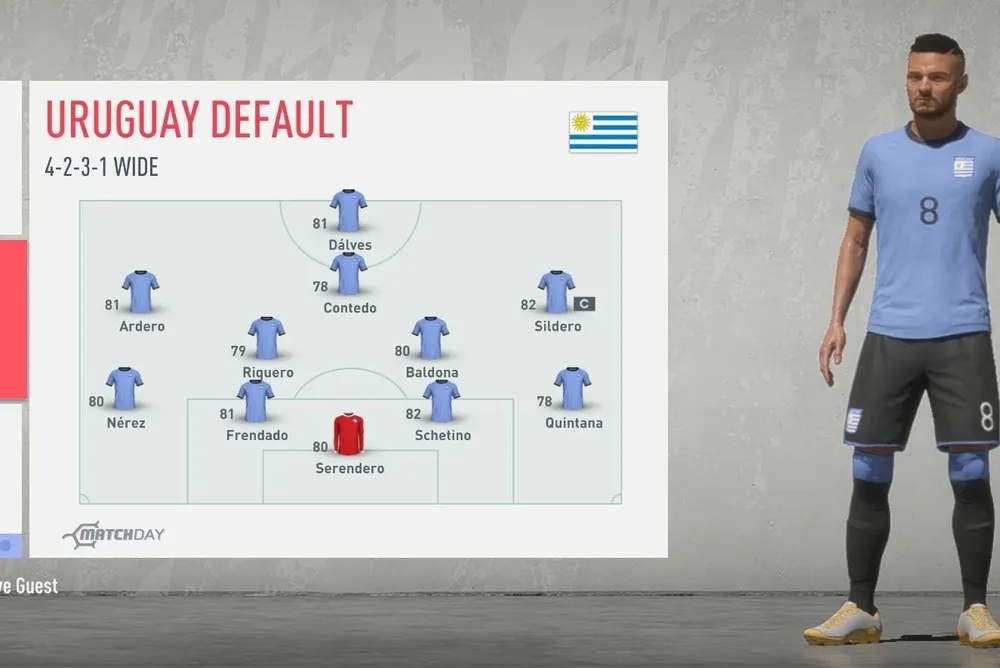This screenshot has width=1000, height=668.
Task: Select centre back Frendado
Action: (x=256, y=401)
